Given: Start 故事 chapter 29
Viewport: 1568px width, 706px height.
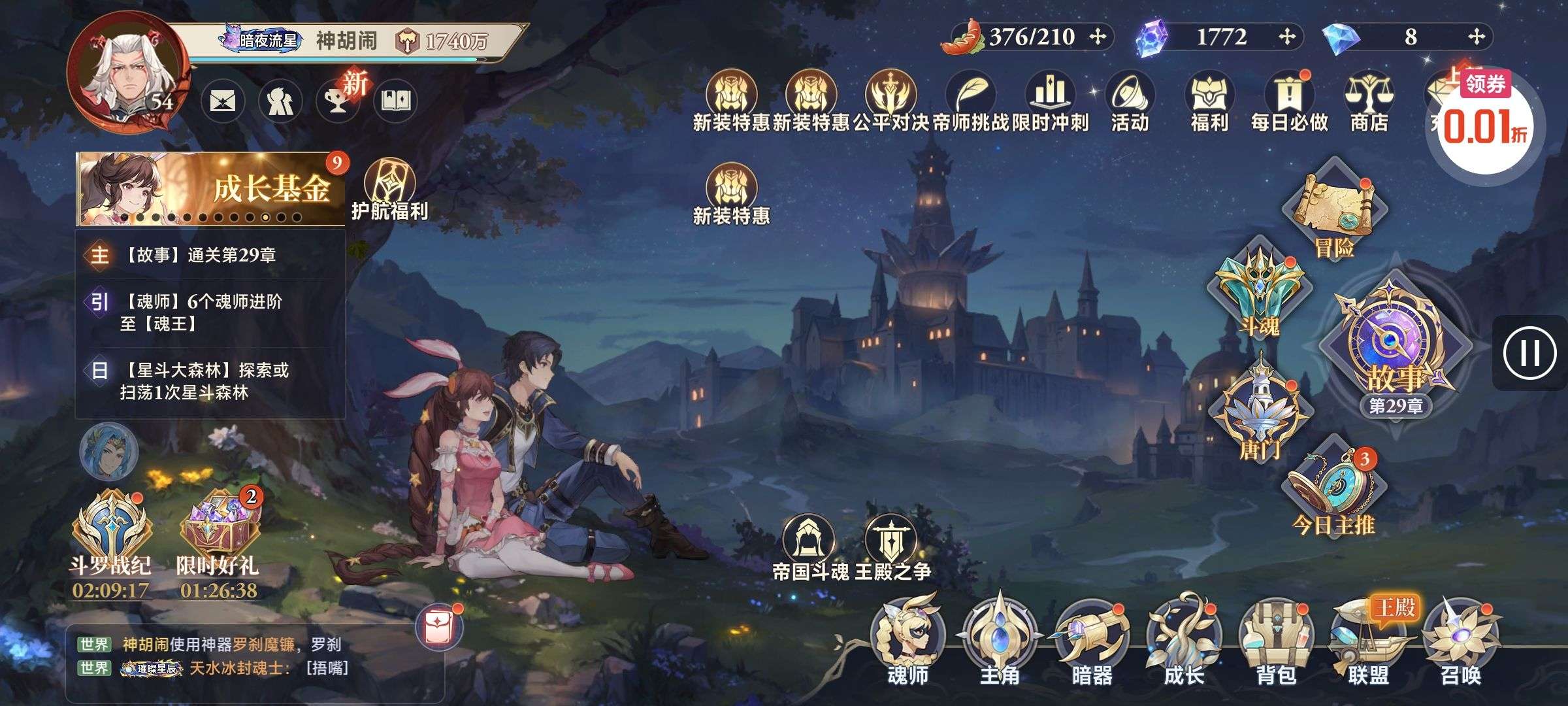Looking at the screenshot, I should coord(1396,346).
